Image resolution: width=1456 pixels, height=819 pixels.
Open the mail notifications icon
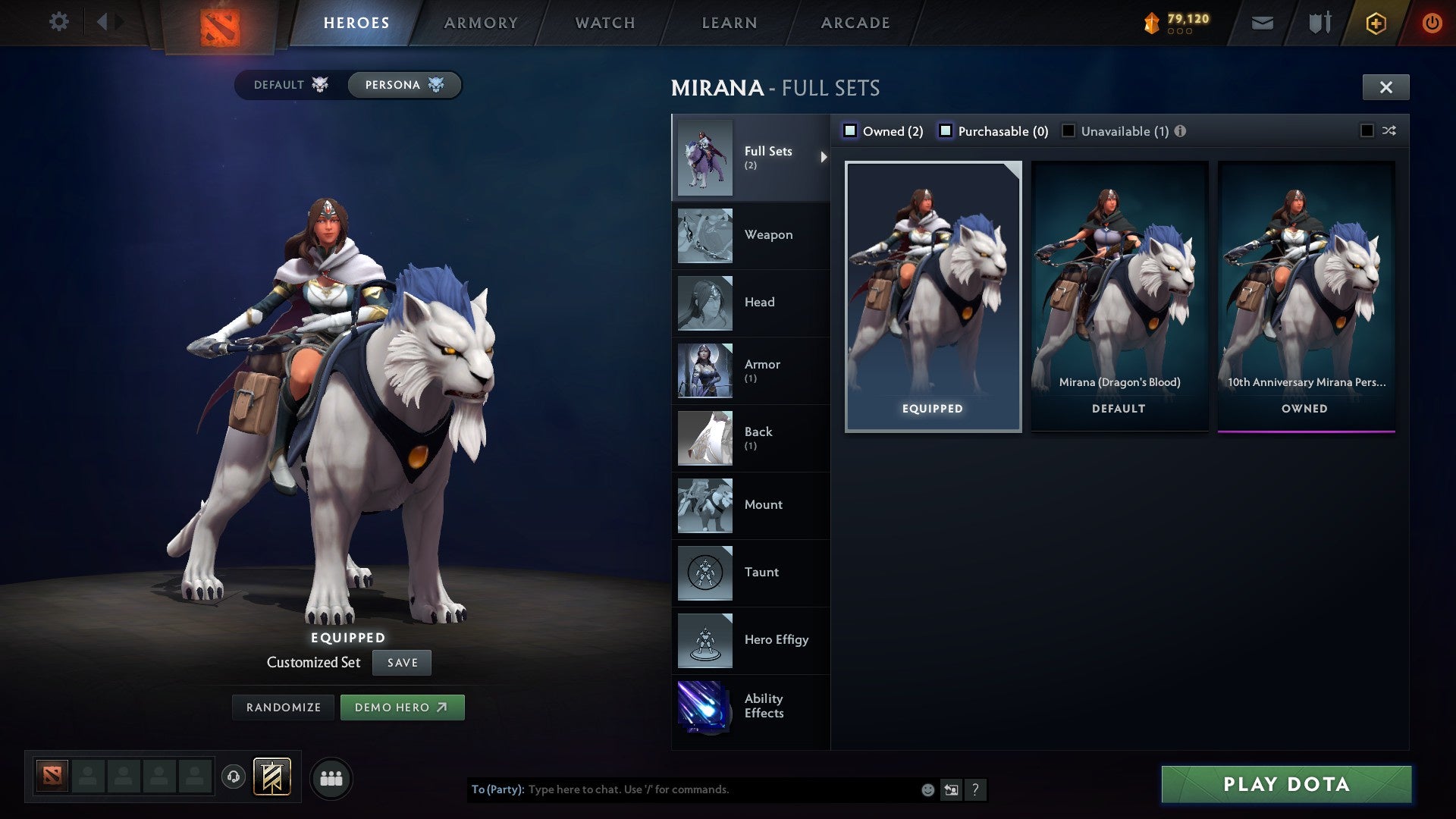[x=1262, y=22]
